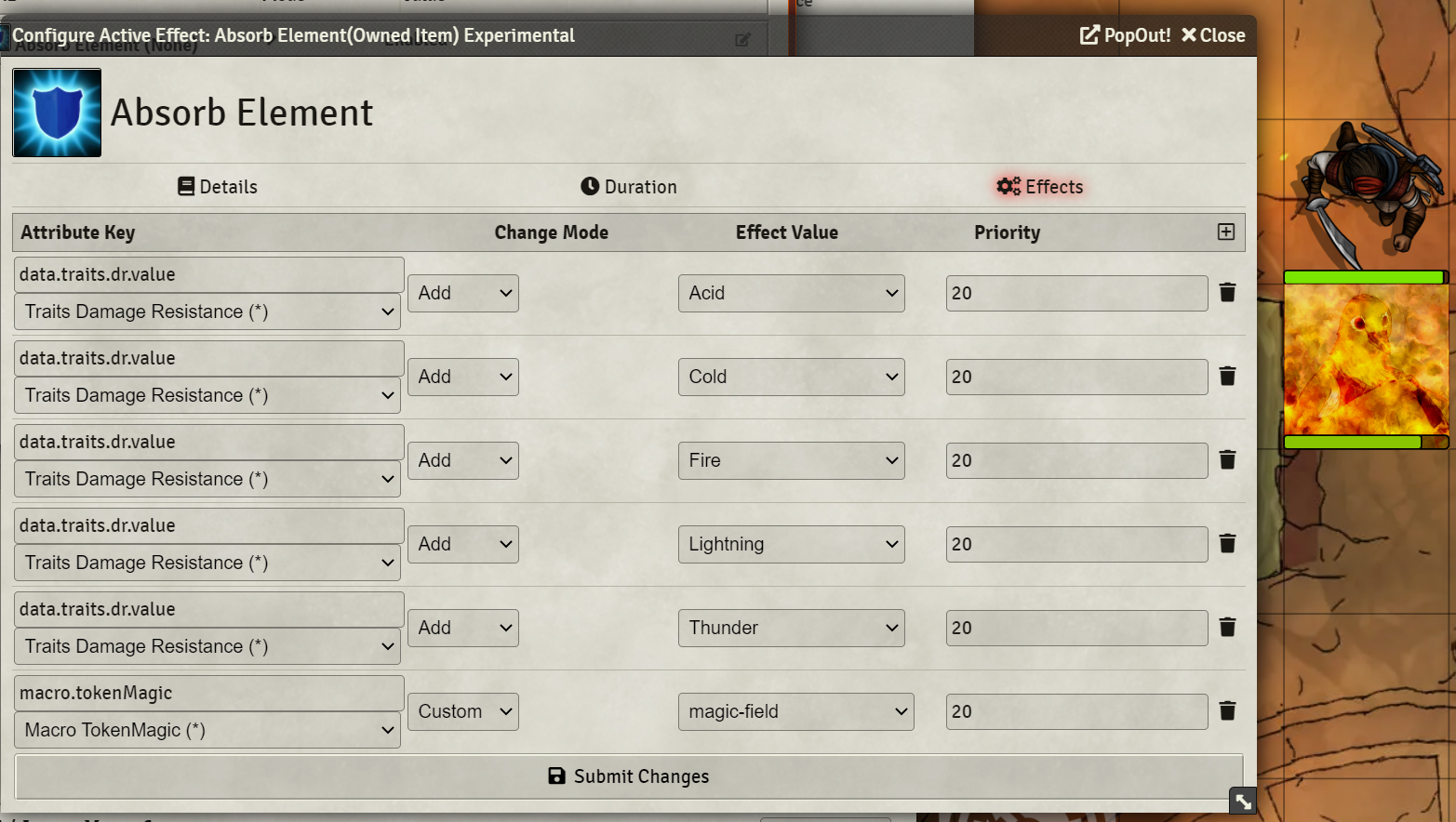Open the Acid effect value dropdown
The width and height of the screenshot is (1456, 822).
tap(791, 292)
